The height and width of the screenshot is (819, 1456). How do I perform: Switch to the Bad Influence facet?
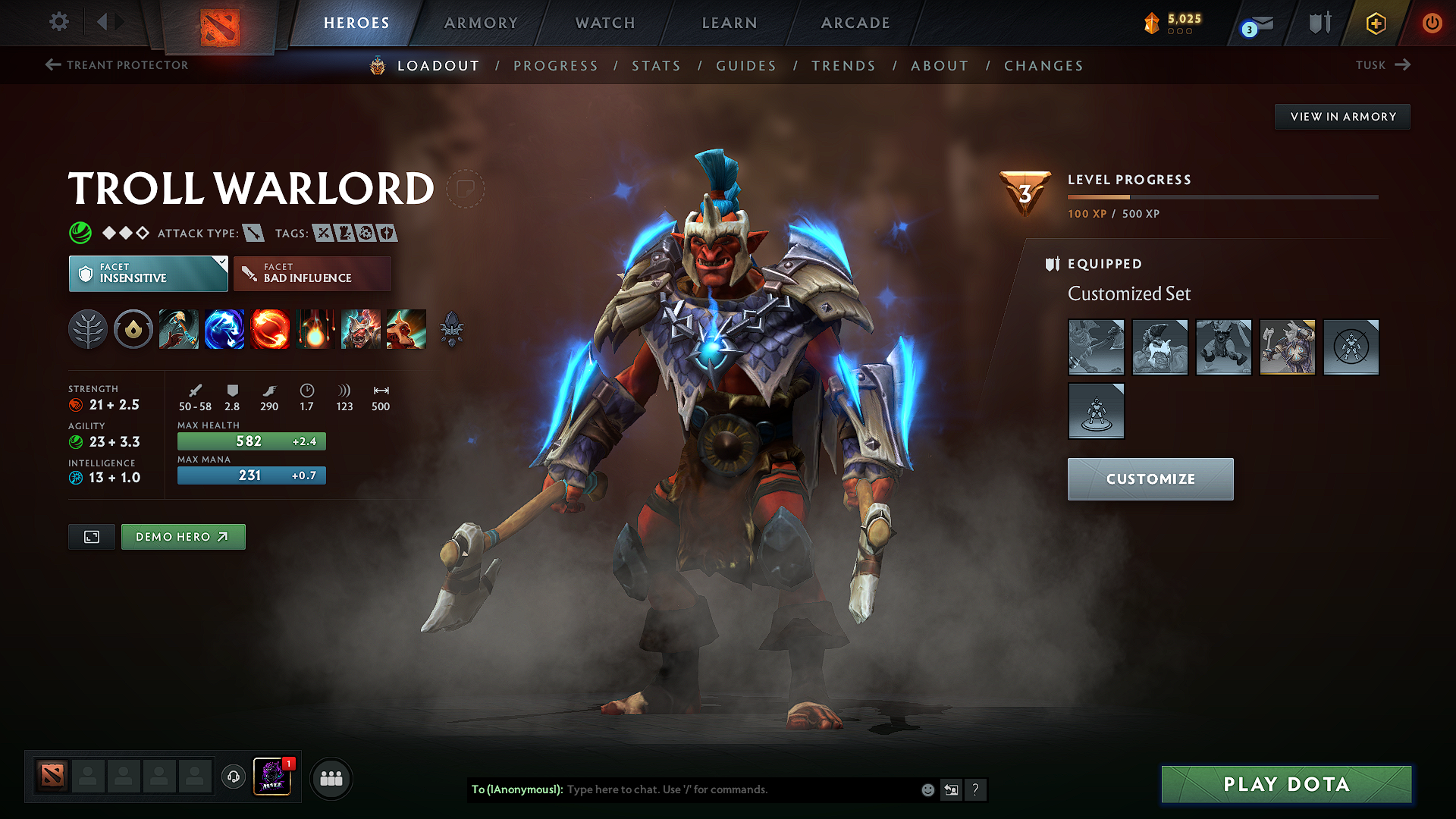(311, 273)
